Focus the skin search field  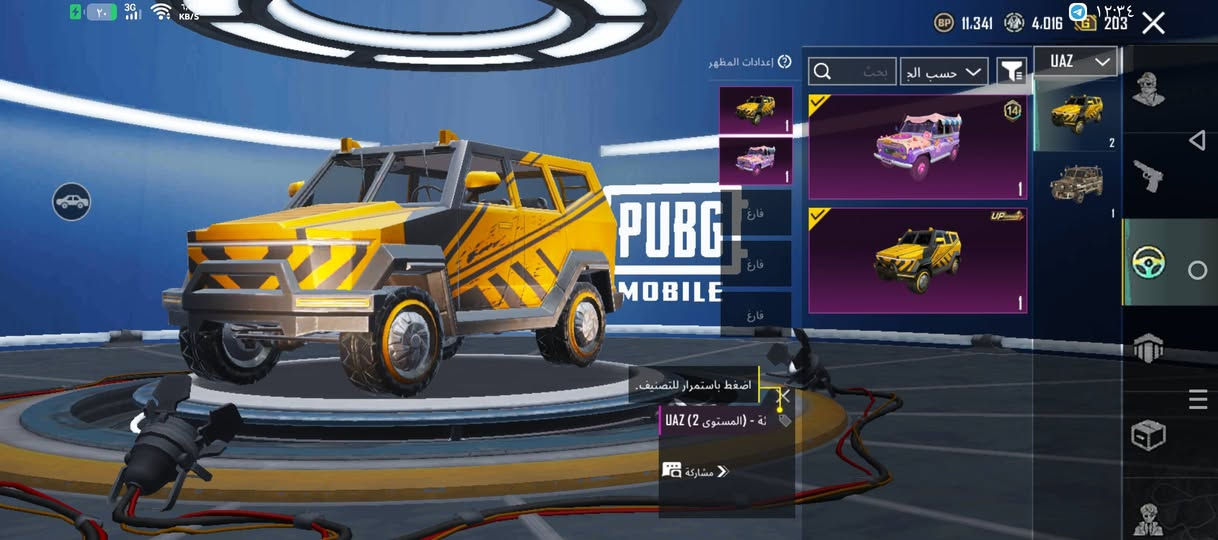click(853, 71)
